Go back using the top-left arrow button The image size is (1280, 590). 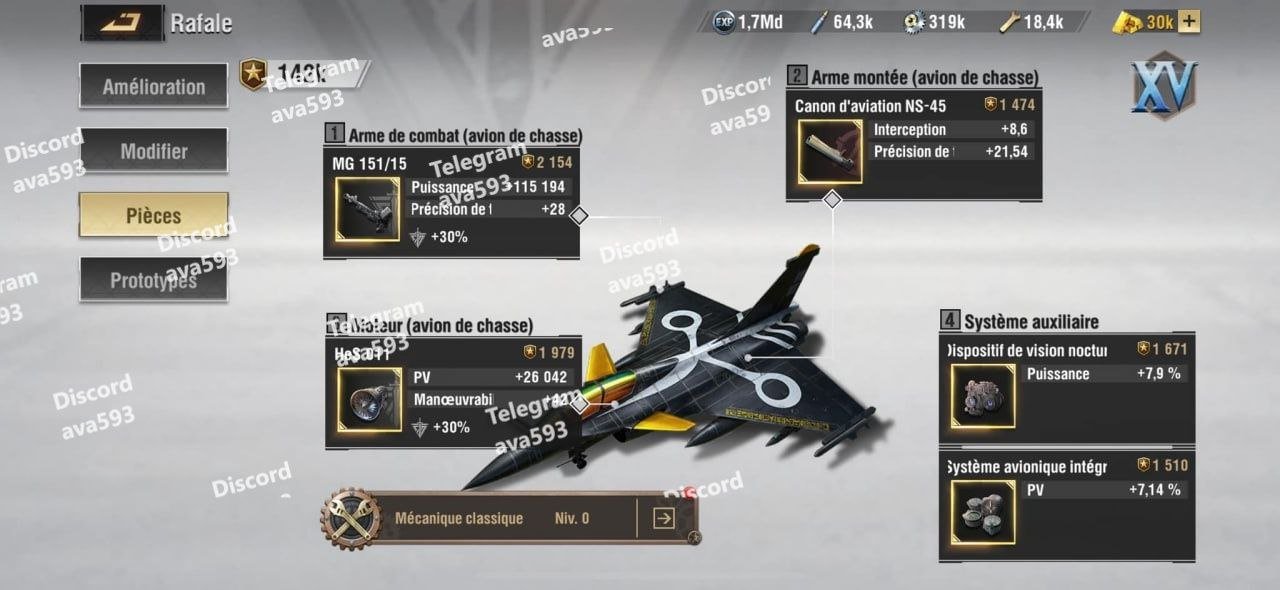tap(121, 21)
